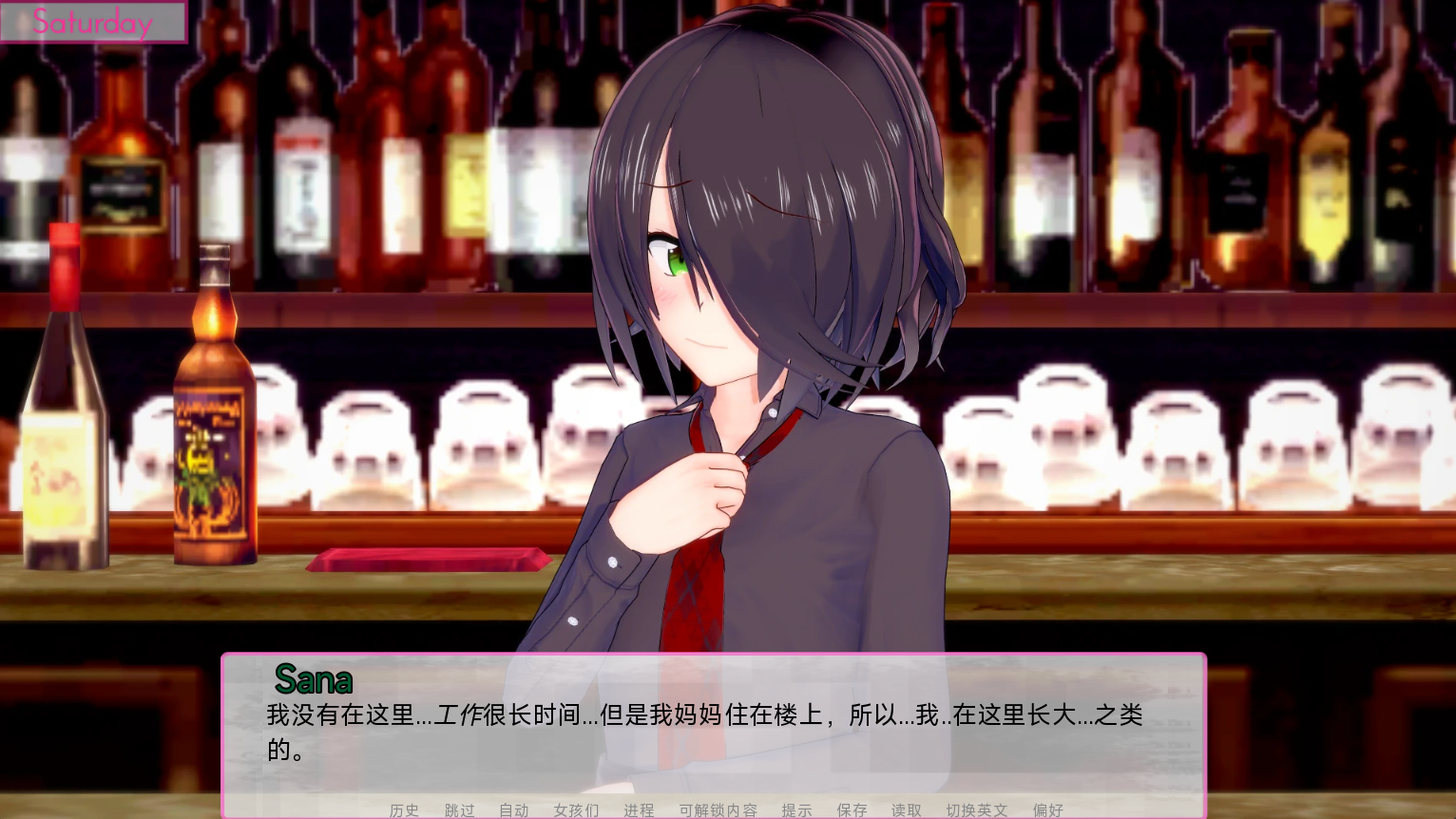
Task: View the 进程 (Progress) screen
Action: coord(637,810)
